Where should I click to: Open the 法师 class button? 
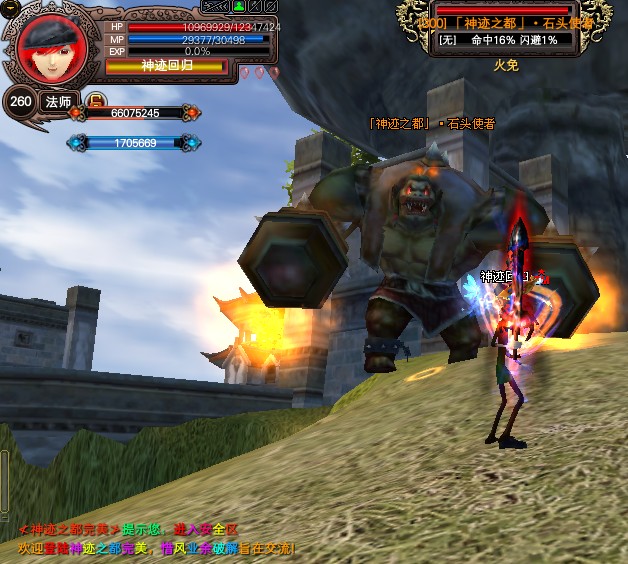point(59,101)
